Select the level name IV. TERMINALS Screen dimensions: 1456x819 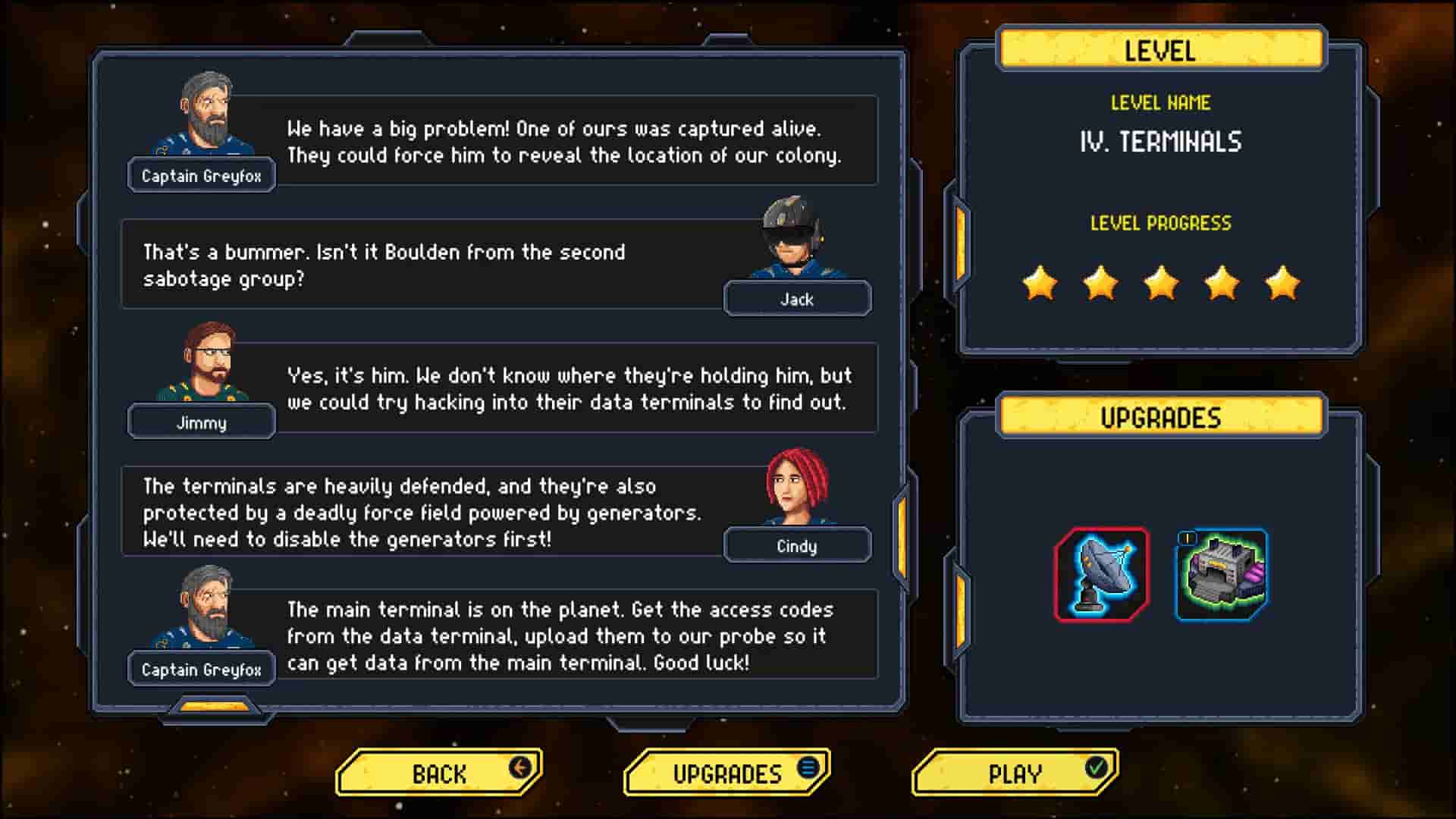point(1160,142)
